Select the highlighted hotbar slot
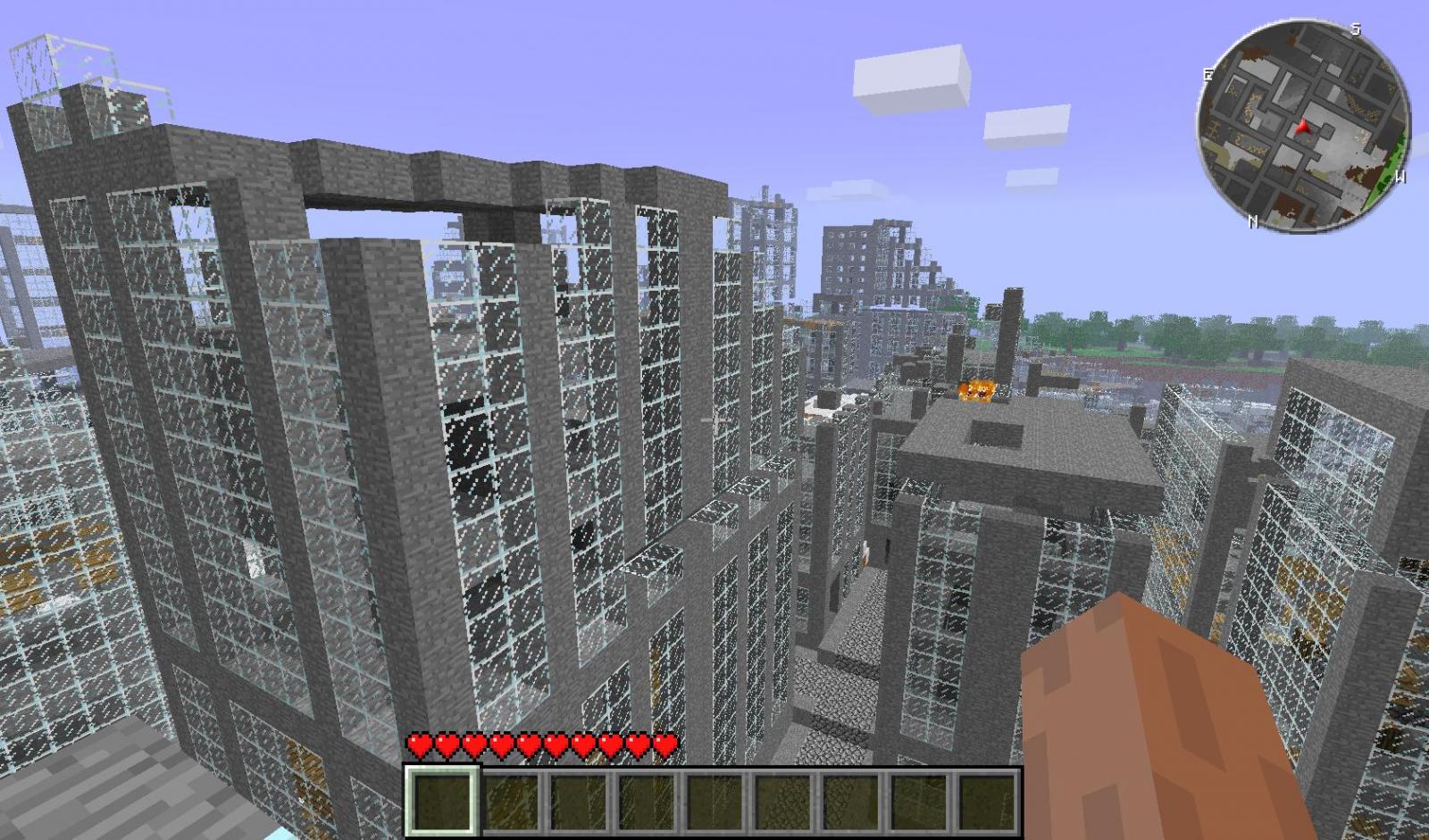The height and width of the screenshot is (840, 1429). coord(443,802)
